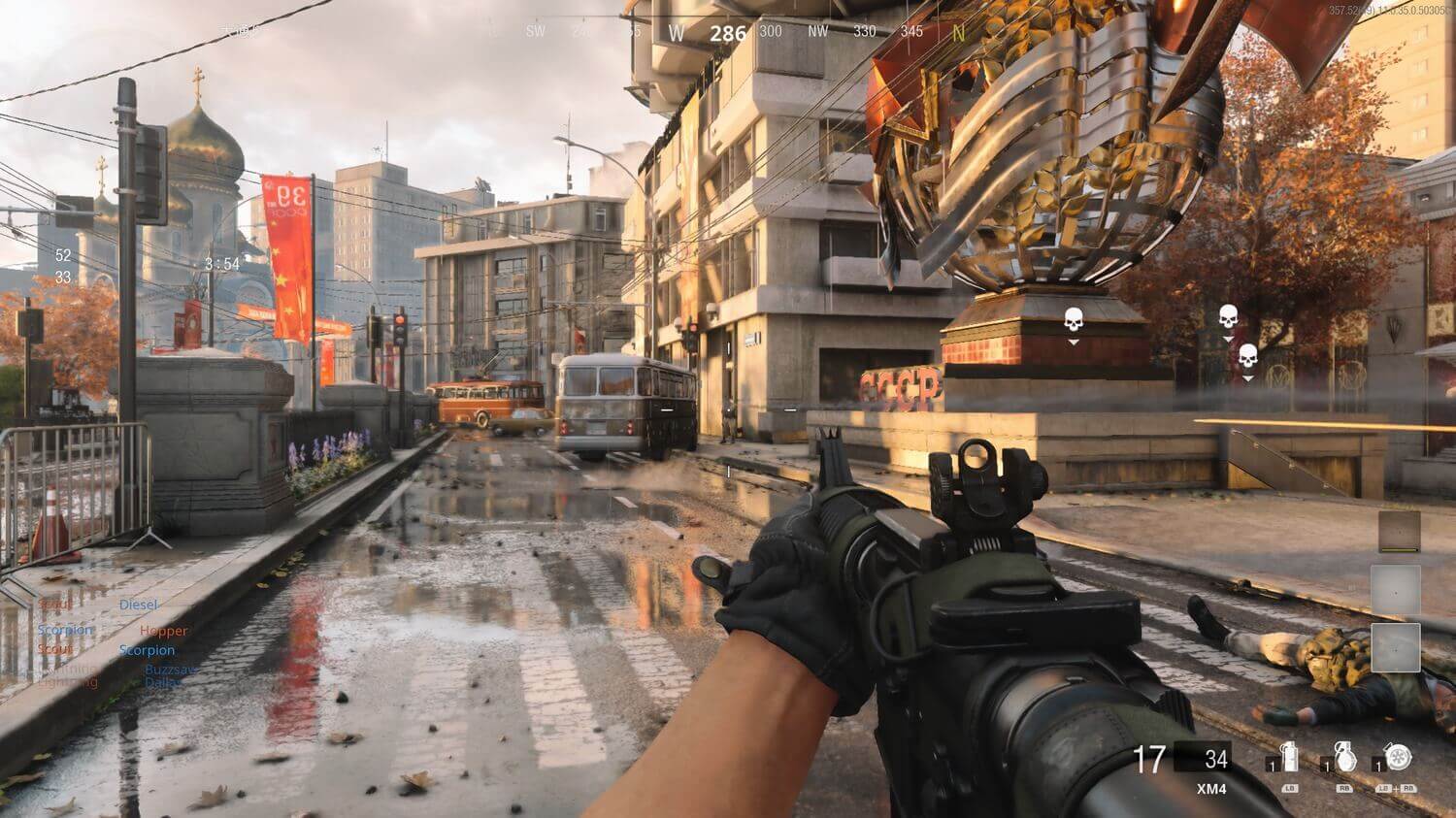
Task: Click the compass strip showing heading 286
Action: [728, 32]
